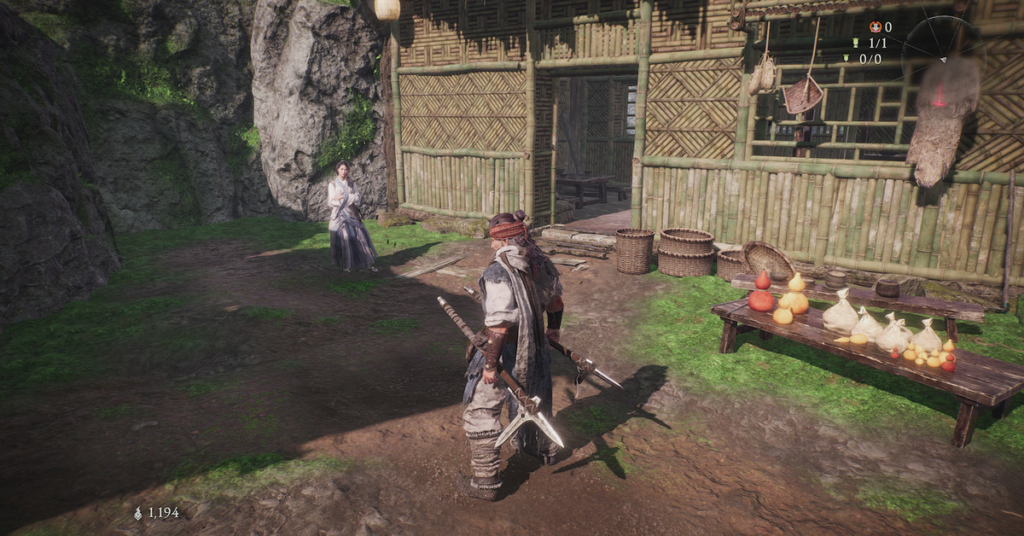
Task: Click the green flask icon showing 1/1
Action: click(x=856, y=43)
